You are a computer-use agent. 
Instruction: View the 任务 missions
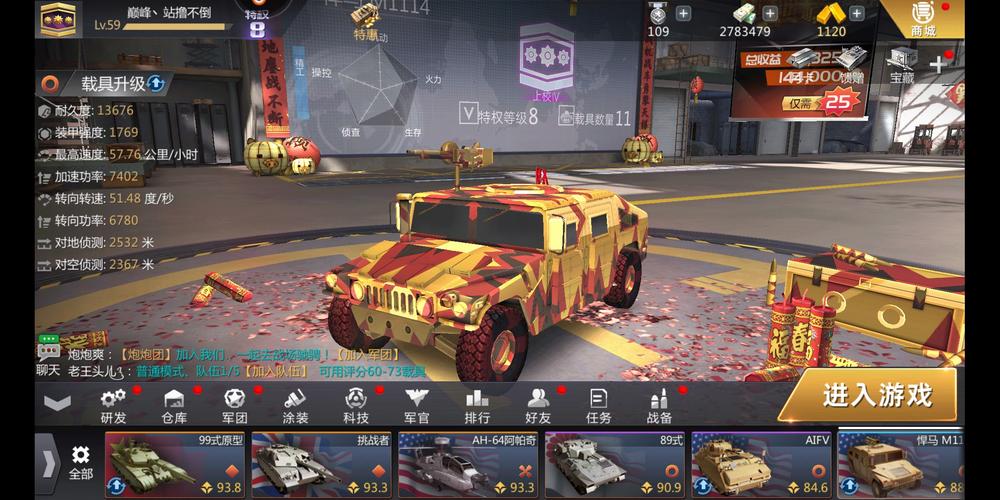click(x=598, y=405)
